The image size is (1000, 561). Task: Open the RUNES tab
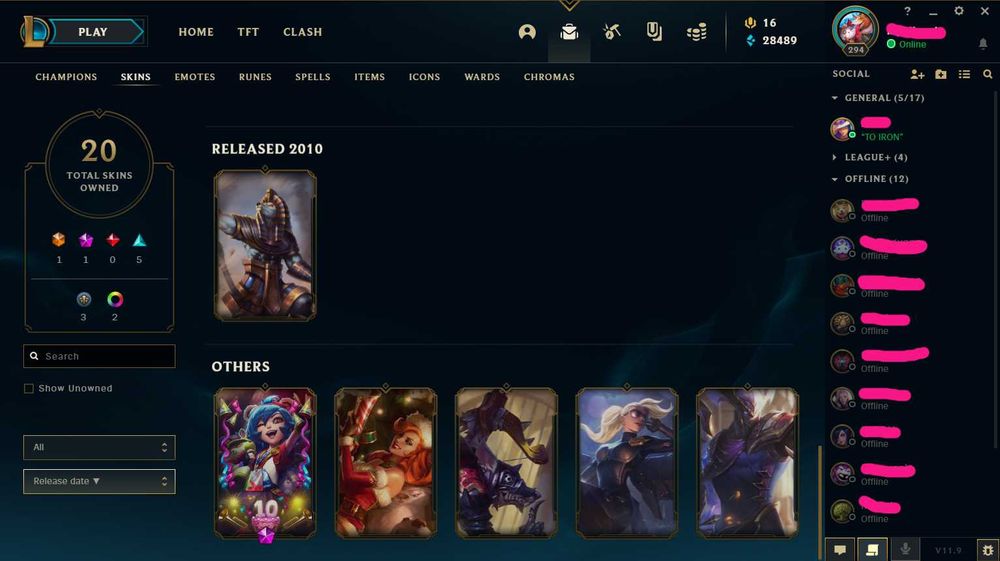255,77
